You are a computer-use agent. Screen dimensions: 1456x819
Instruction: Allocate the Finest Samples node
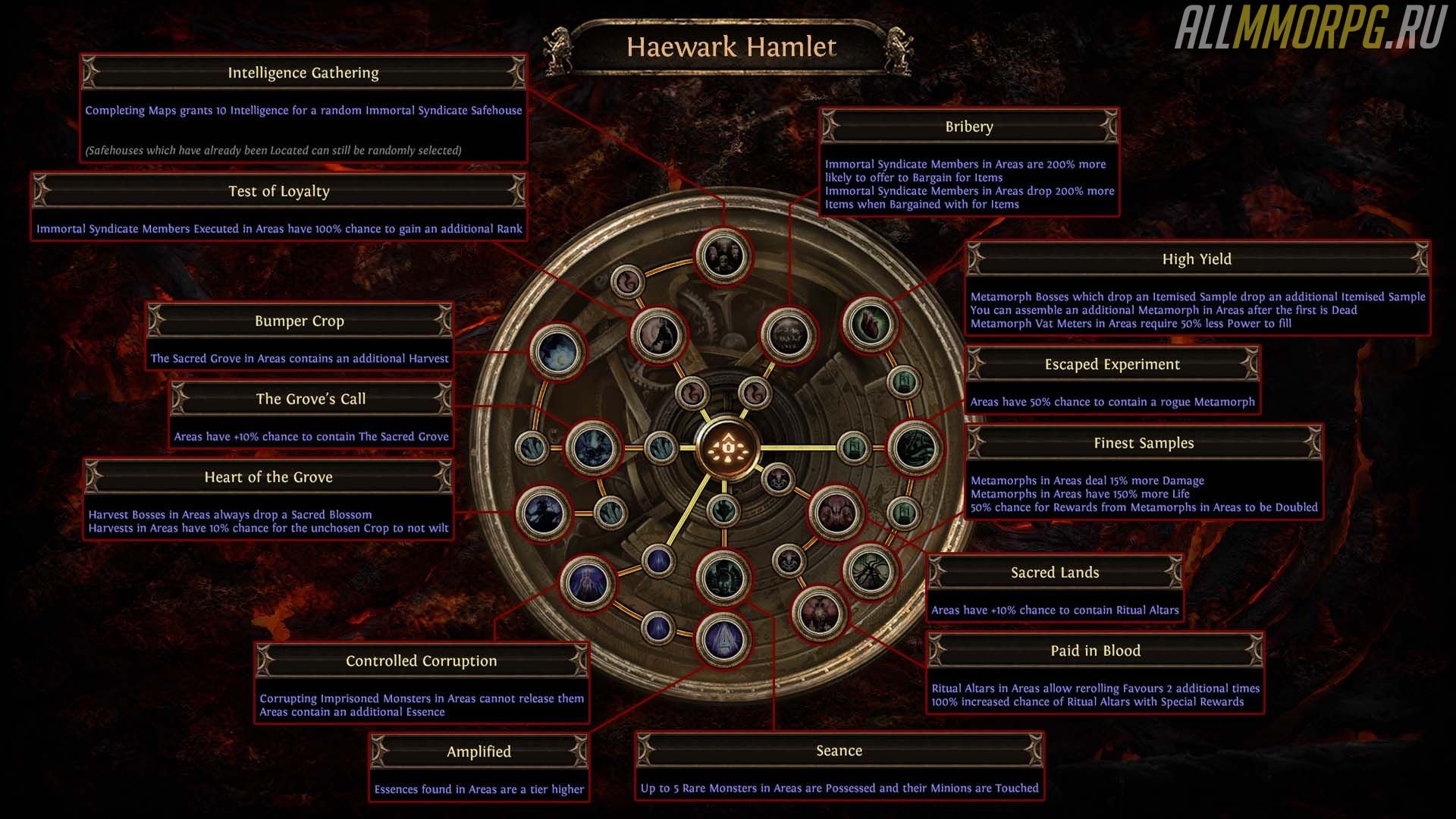(x=870, y=572)
